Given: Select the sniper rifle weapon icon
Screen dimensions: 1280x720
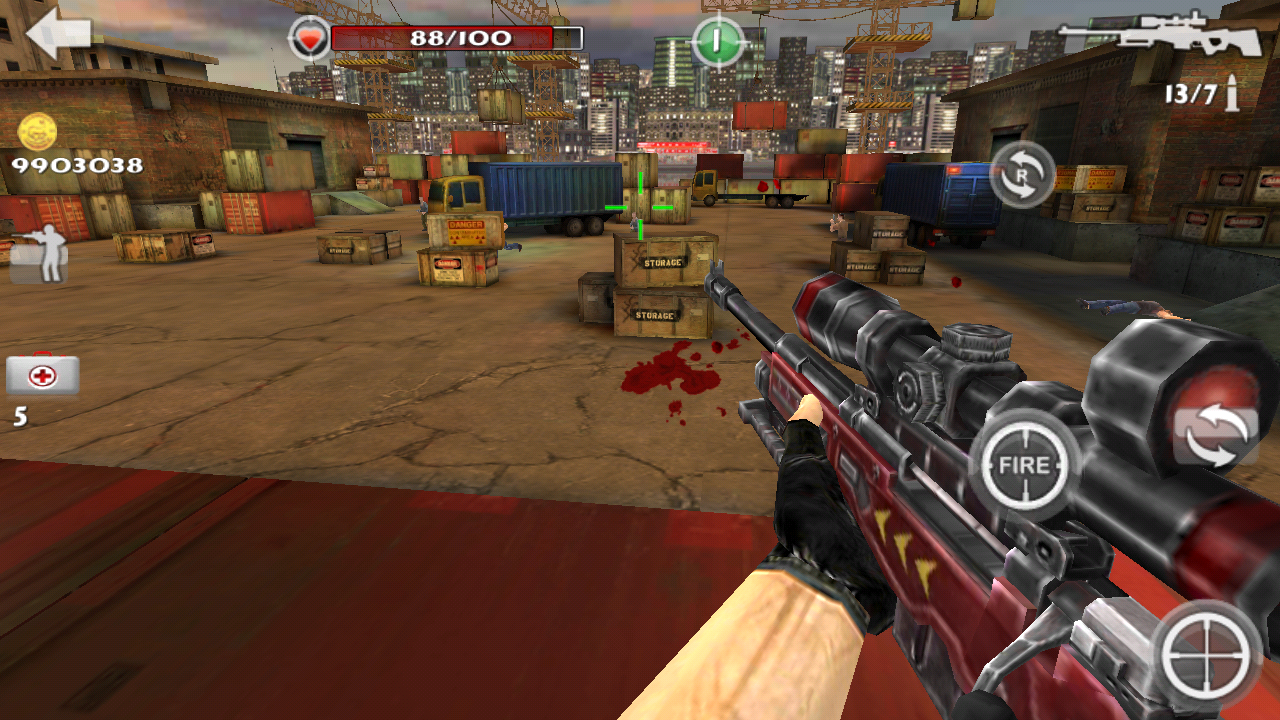Looking at the screenshot, I should coord(1160,36).
